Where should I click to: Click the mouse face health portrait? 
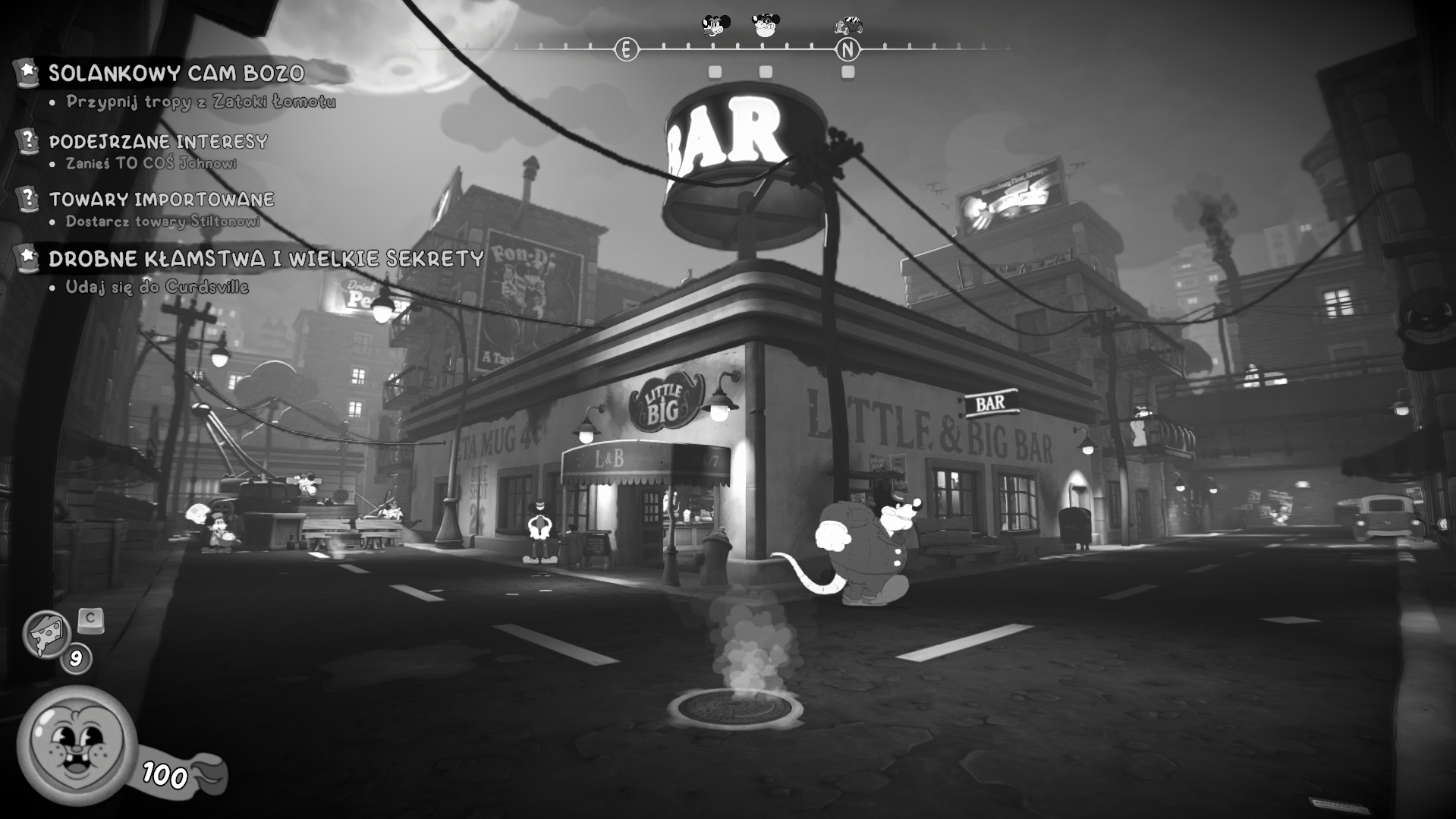coord(76,744)
